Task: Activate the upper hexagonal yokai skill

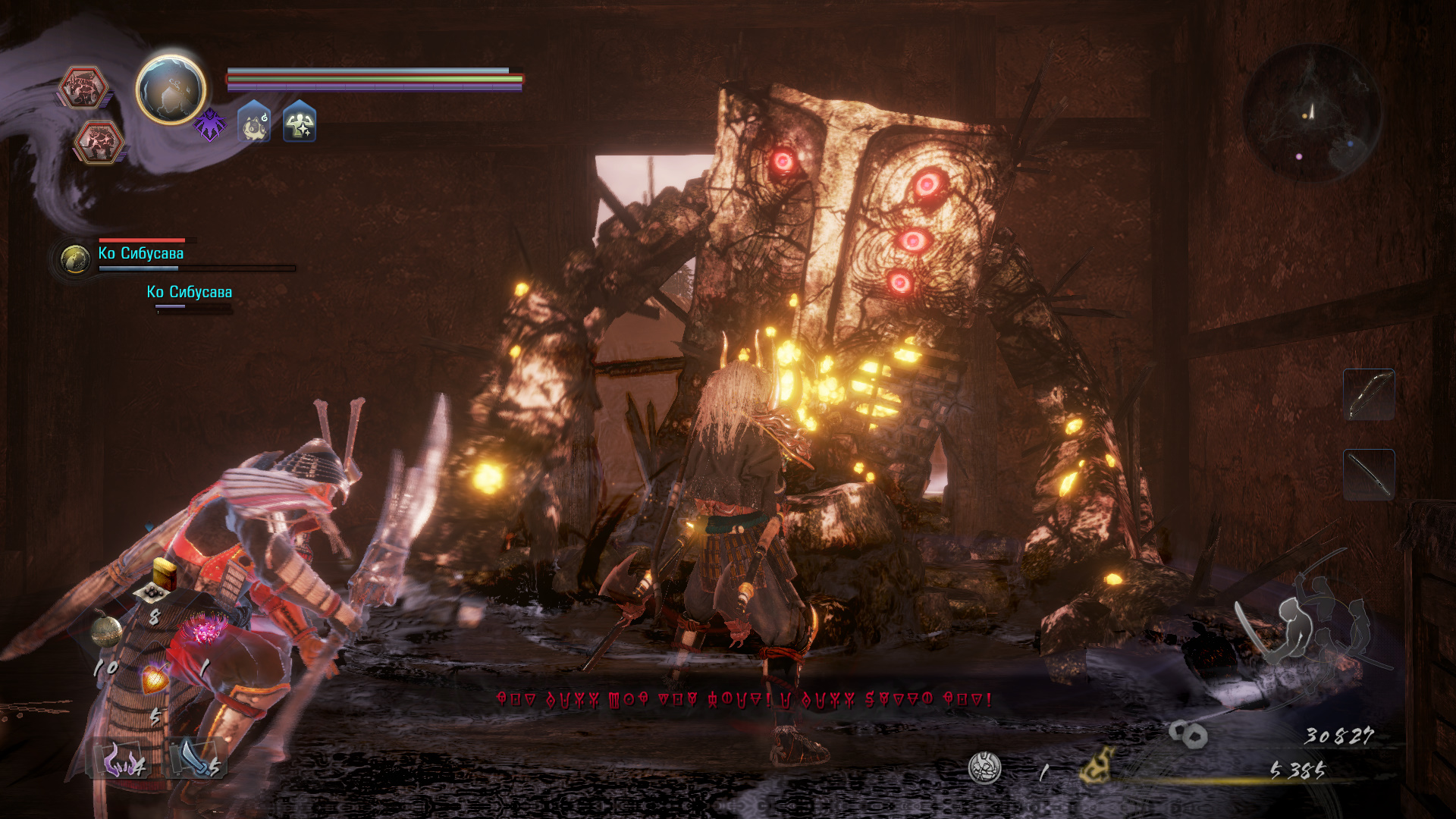Action: point(83,87)
